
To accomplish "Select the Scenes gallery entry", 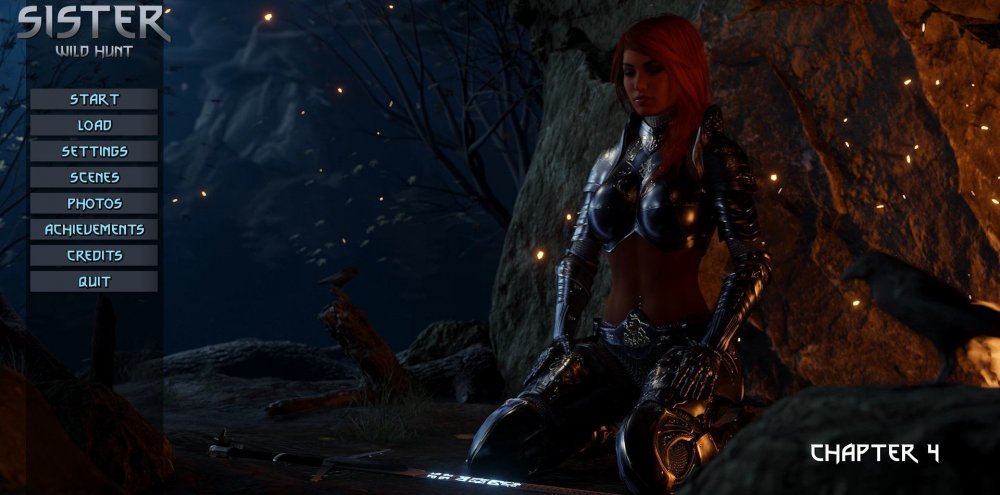I will 94,177.
